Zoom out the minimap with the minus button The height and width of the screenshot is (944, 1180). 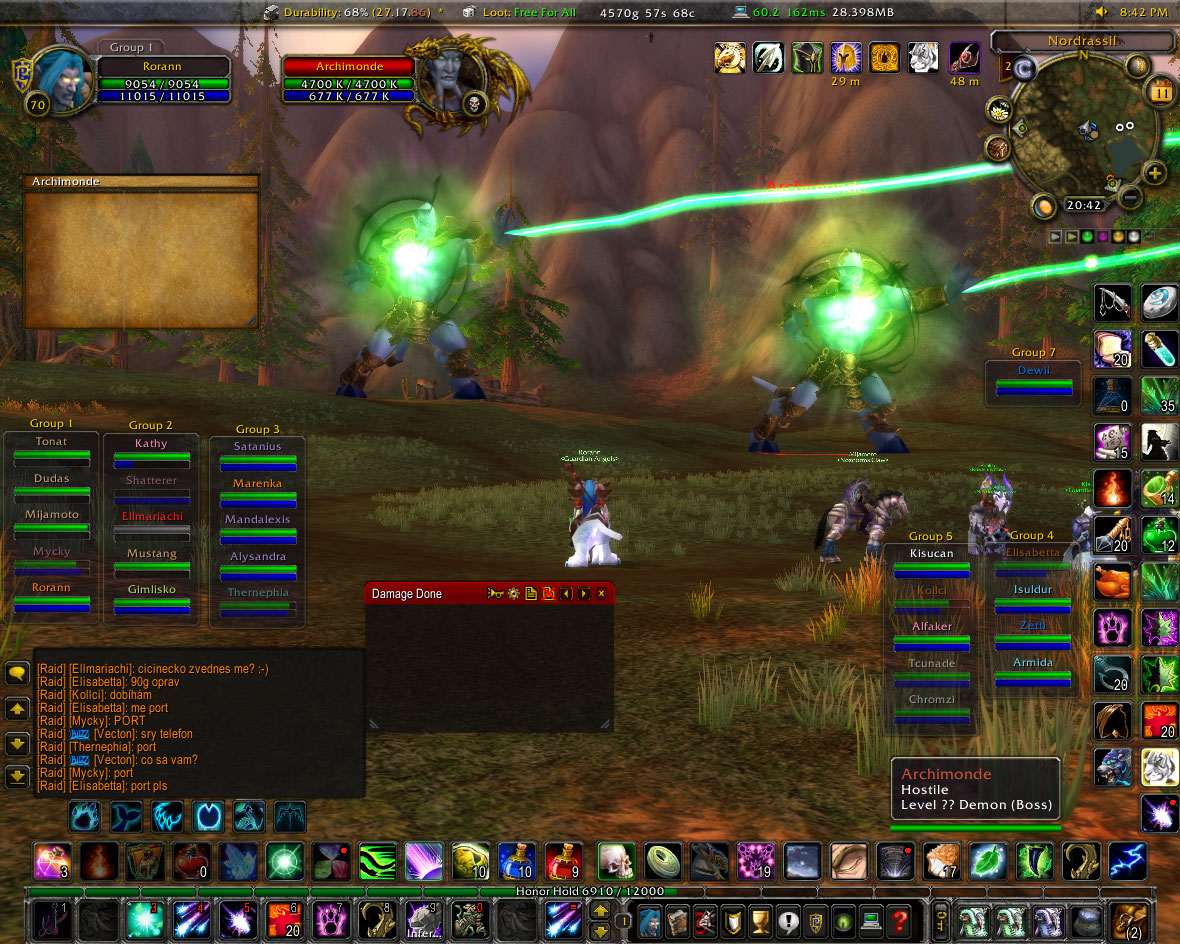click(1130, 197)
